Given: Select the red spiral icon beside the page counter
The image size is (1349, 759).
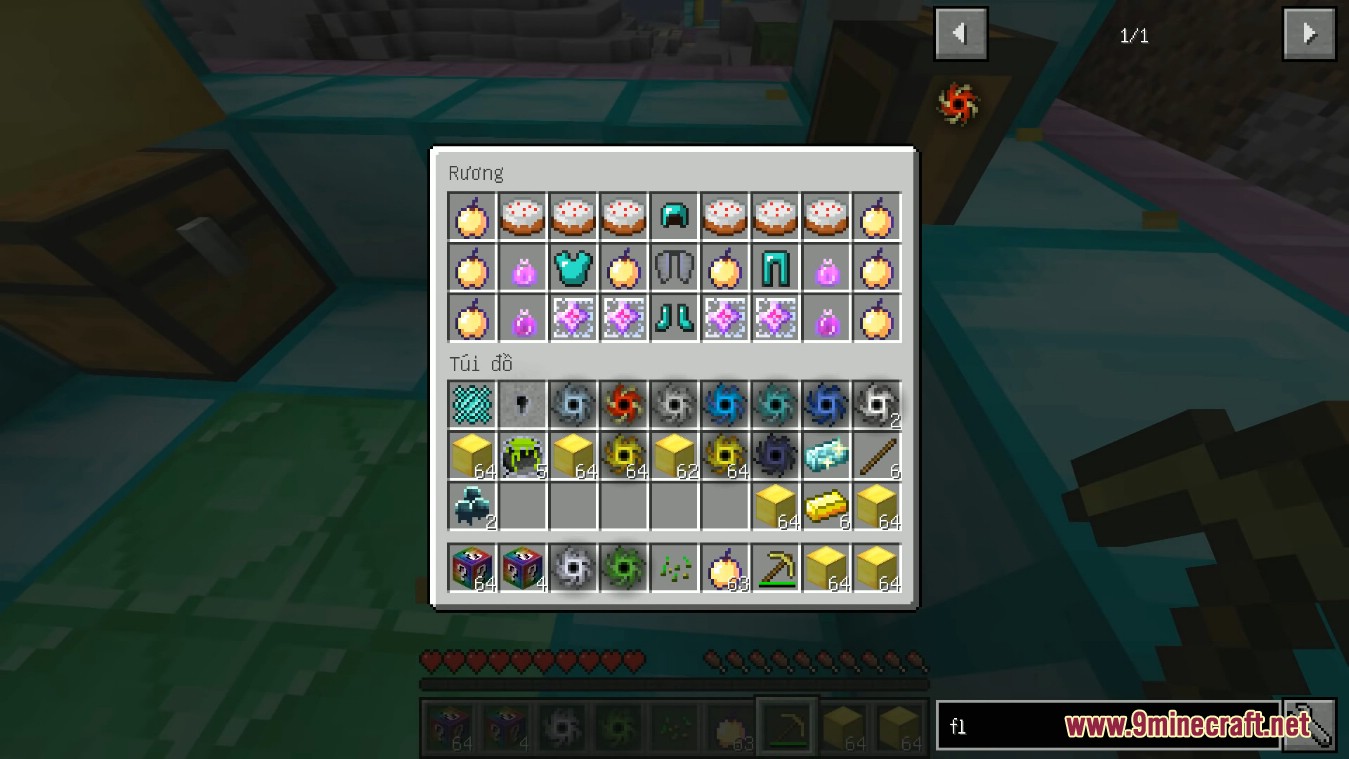Looking at the screenshot, I should tap(958, 102).
